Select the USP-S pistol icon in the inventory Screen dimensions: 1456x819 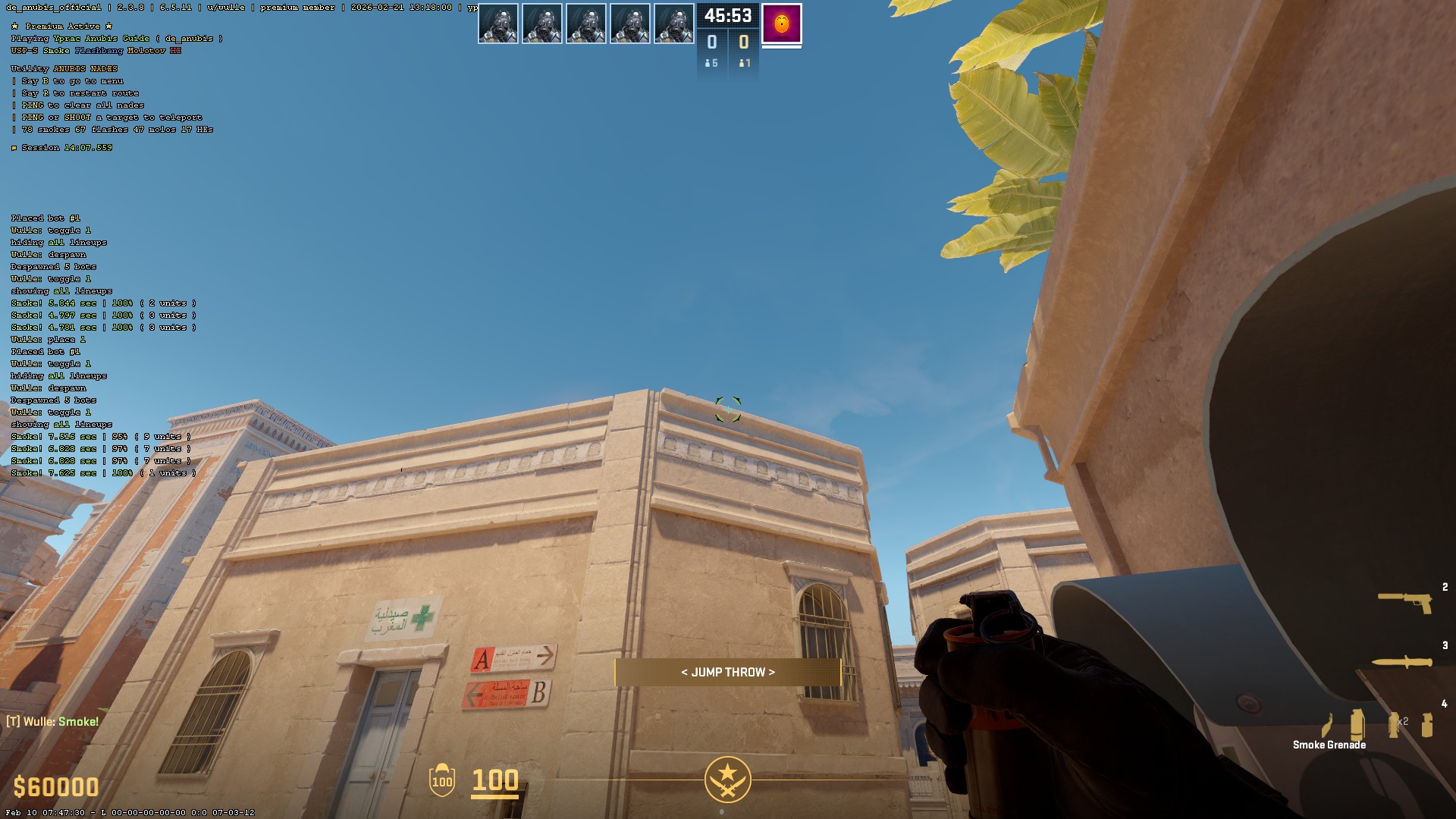(1404, 603)
